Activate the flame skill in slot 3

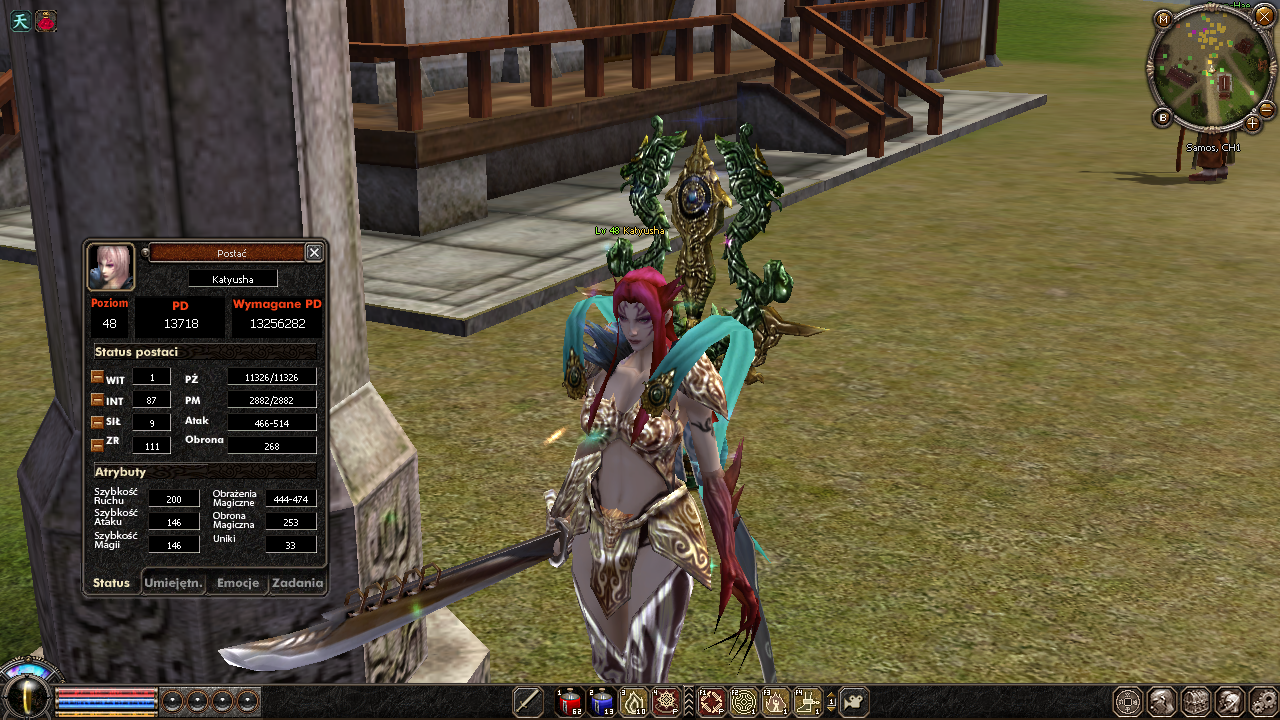click(634, 702)
